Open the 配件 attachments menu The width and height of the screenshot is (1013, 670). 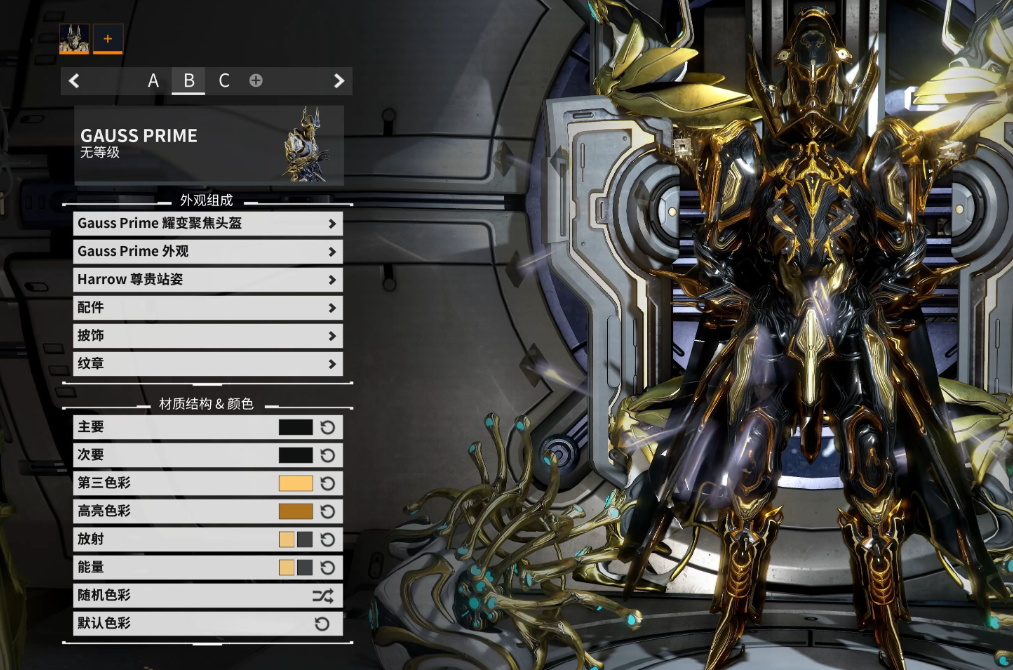click(208, 308)
